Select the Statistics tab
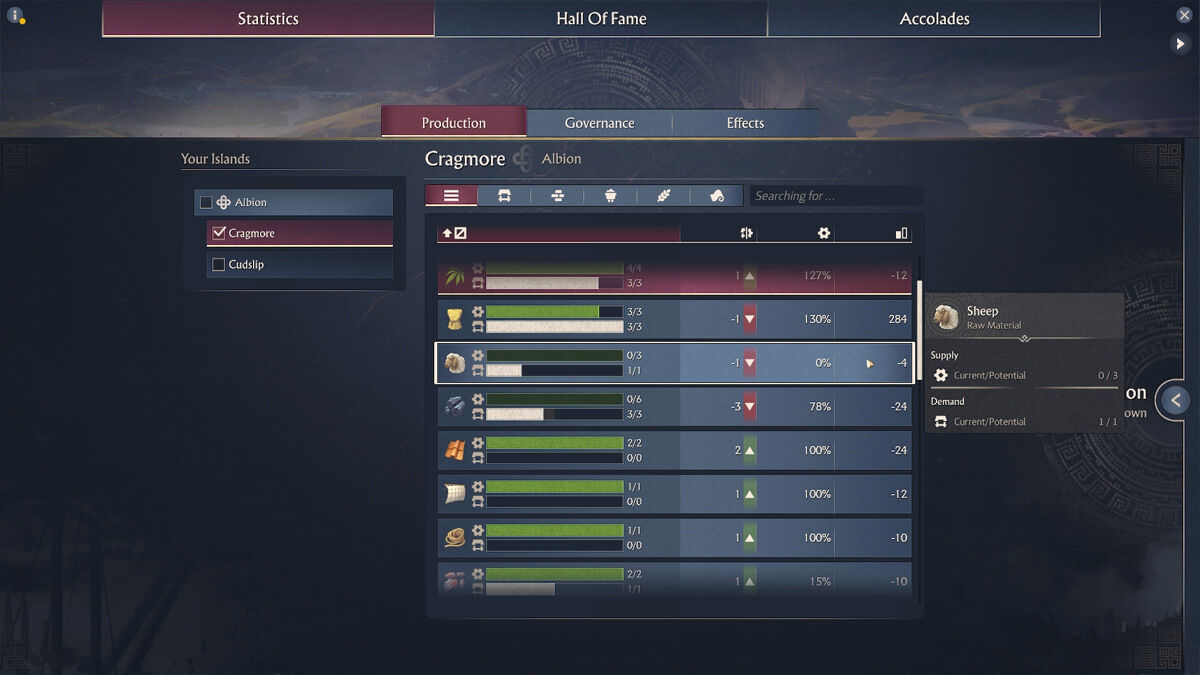 (268, 19)
